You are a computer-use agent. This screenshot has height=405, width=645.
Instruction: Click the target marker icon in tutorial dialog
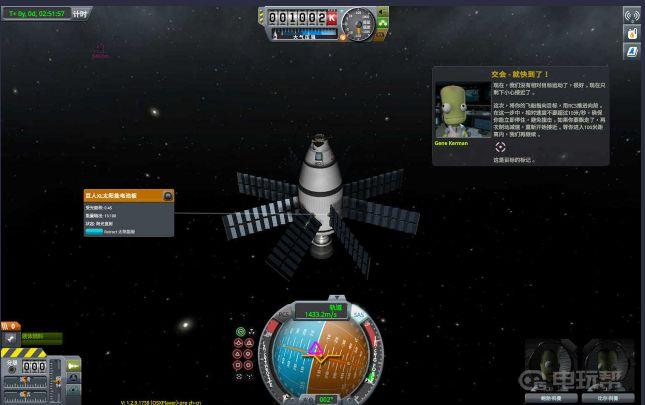pos(501,146)
